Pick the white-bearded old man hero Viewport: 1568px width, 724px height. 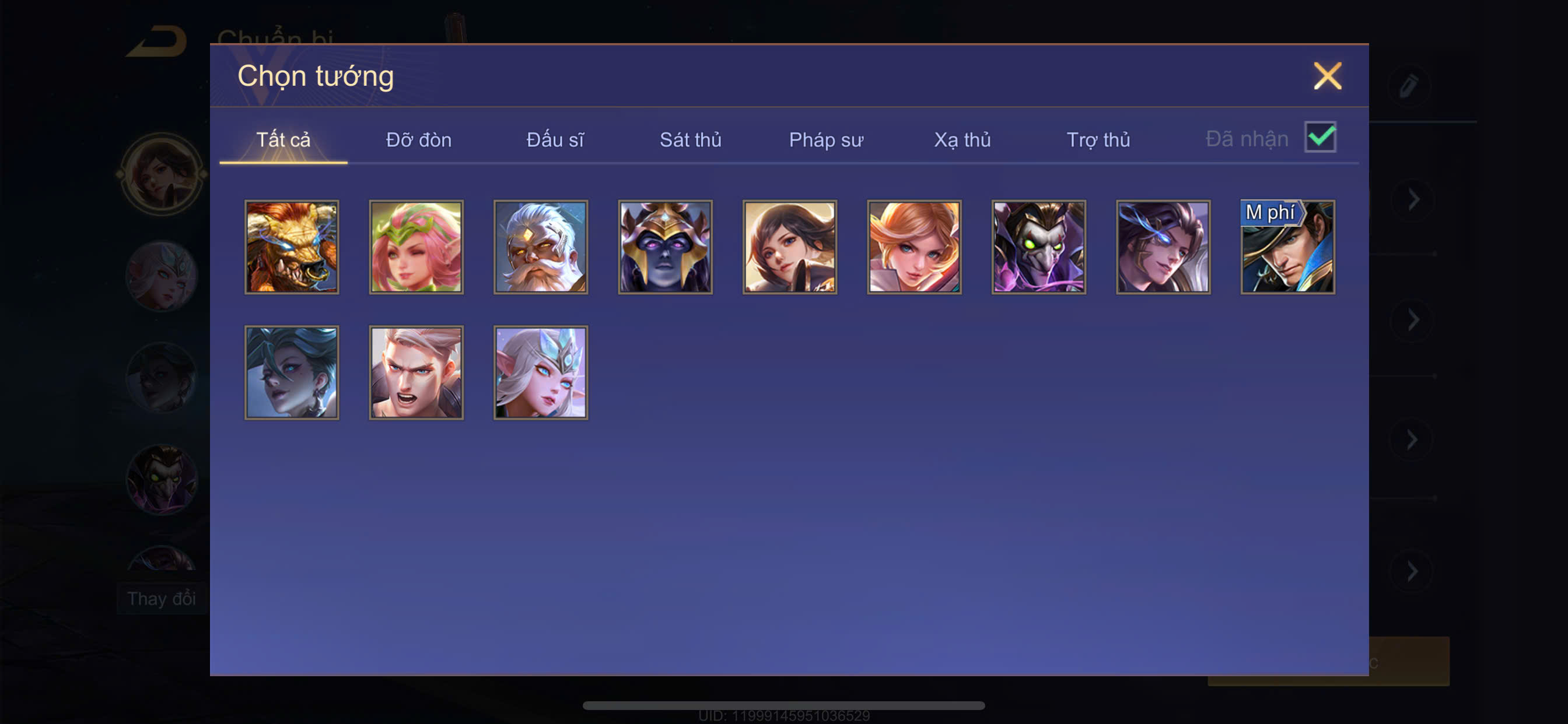click(x=541, y=247)
